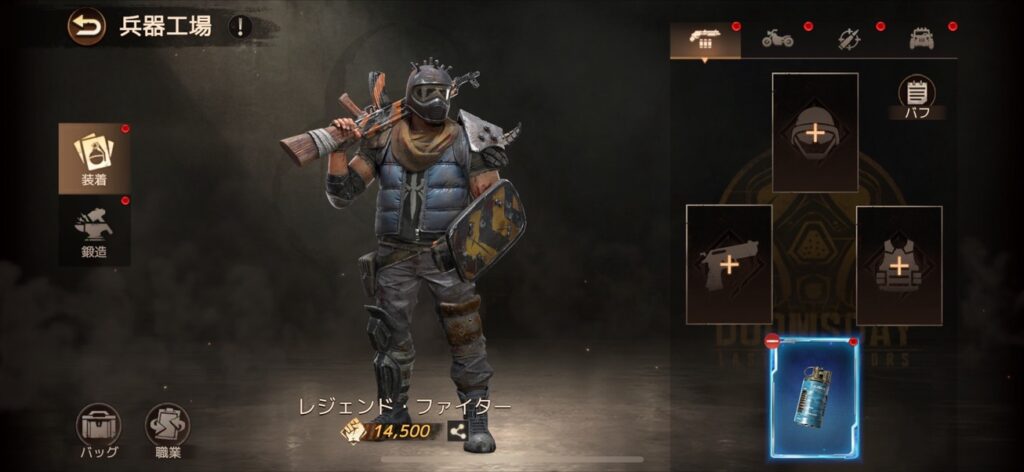The width and height of the screenshot is (1024, 472).
Task: Remove the grenade with the red minus button
Action: (x=772, y=342)
